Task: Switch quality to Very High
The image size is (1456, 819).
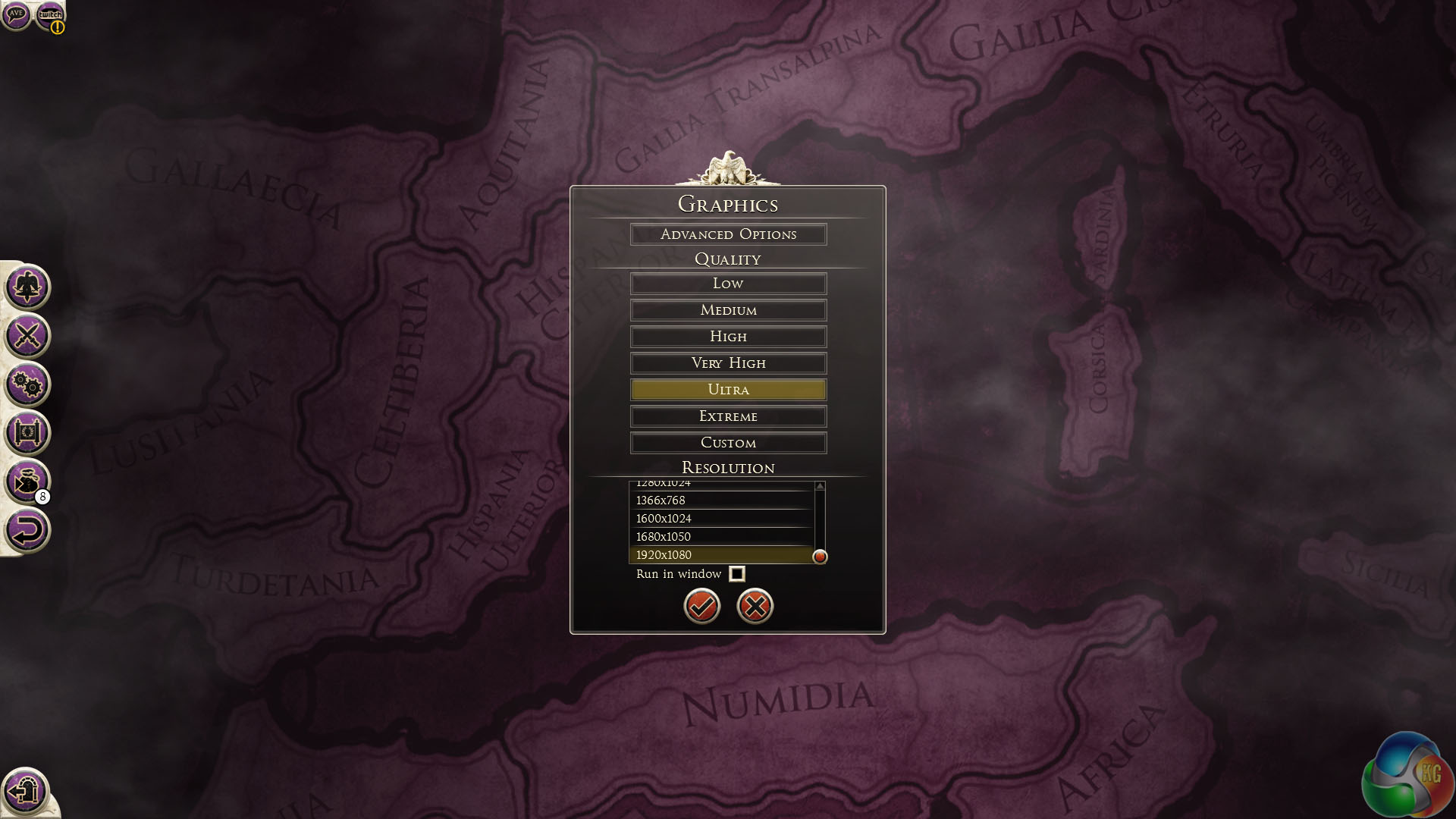Action: point(728,363)
